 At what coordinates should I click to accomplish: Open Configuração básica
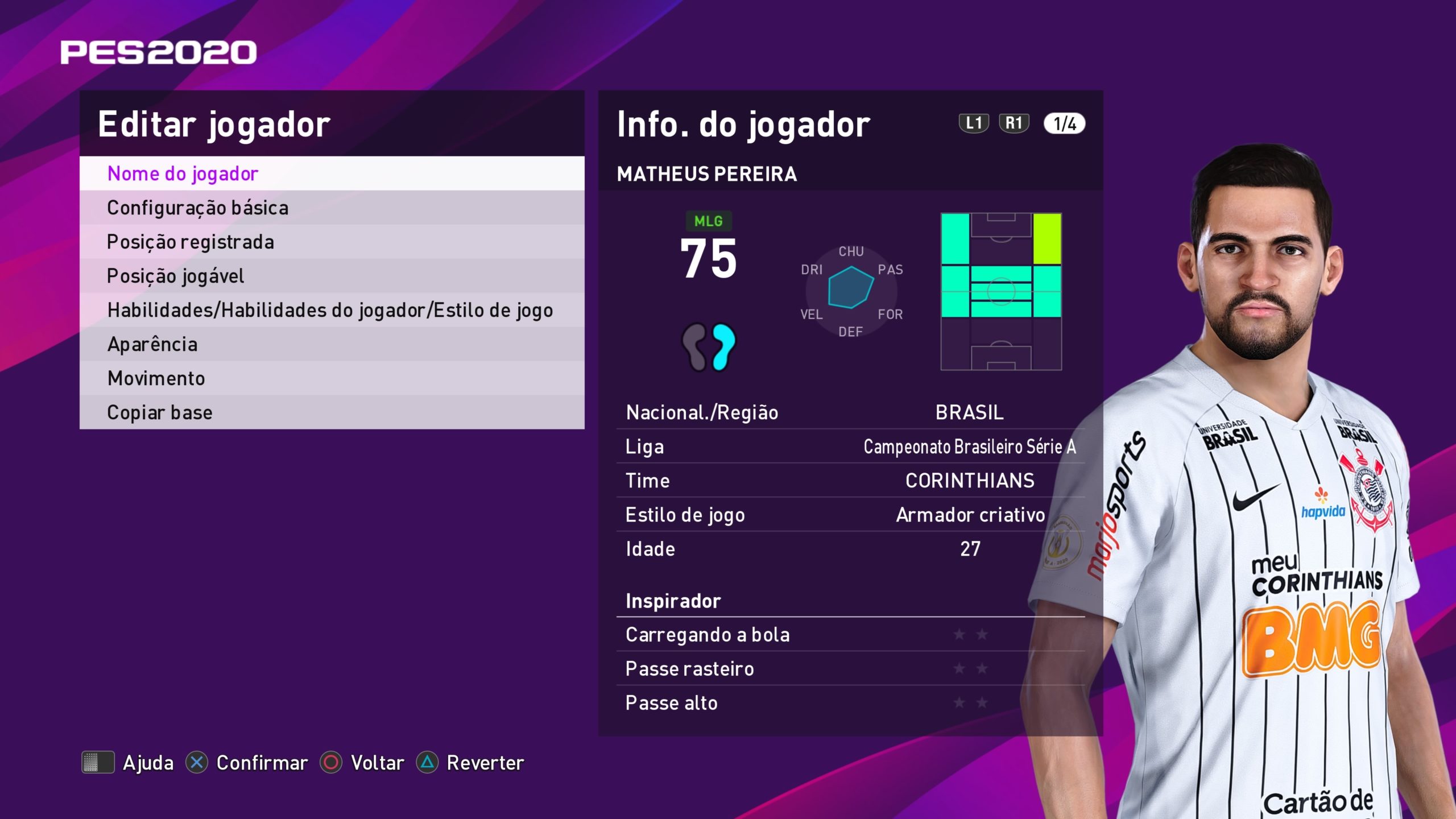(331, 208)
